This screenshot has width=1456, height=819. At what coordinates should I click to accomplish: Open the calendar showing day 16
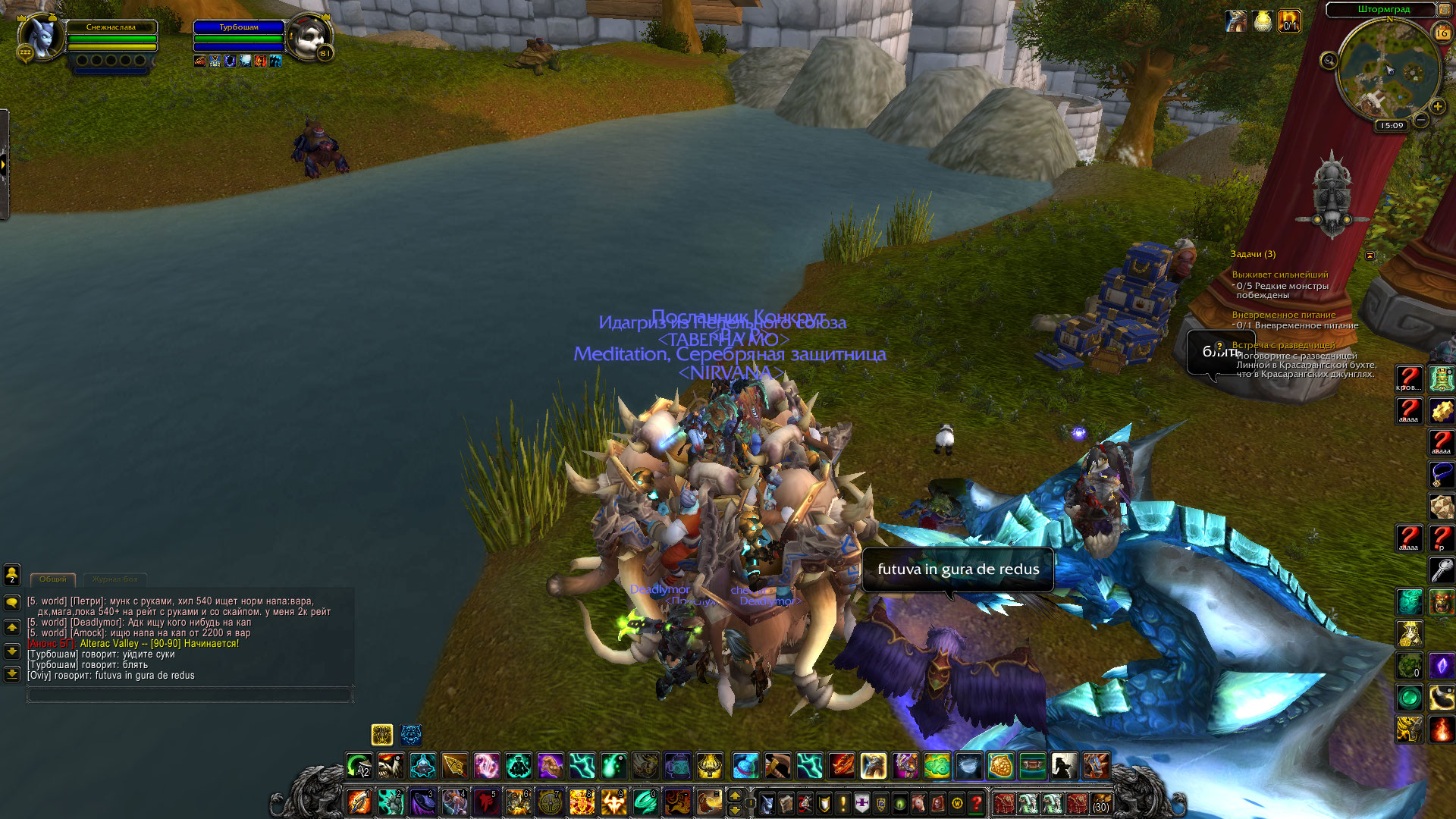1442,33
